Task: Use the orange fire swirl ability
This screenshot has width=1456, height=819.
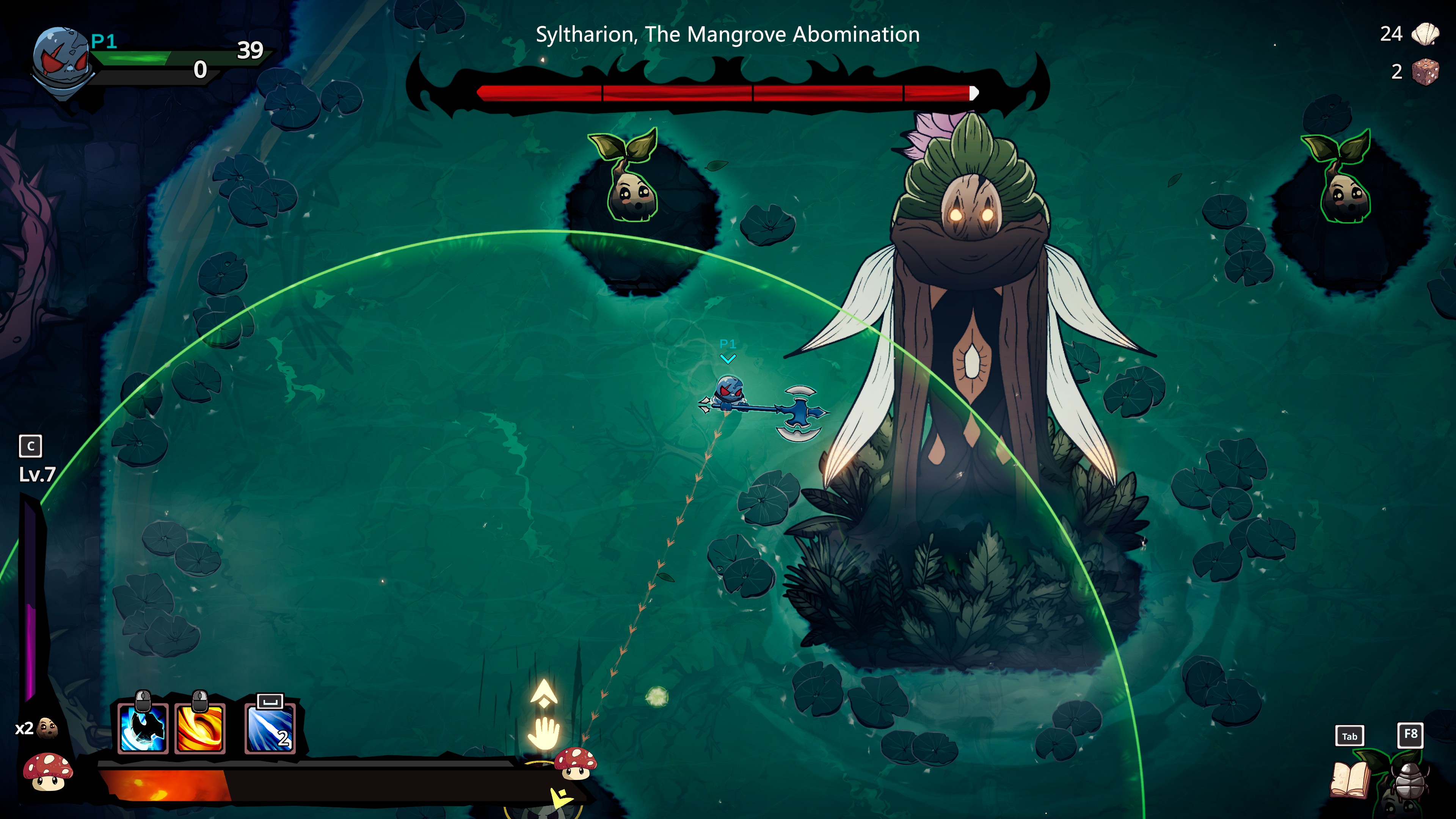Action: 200,728
